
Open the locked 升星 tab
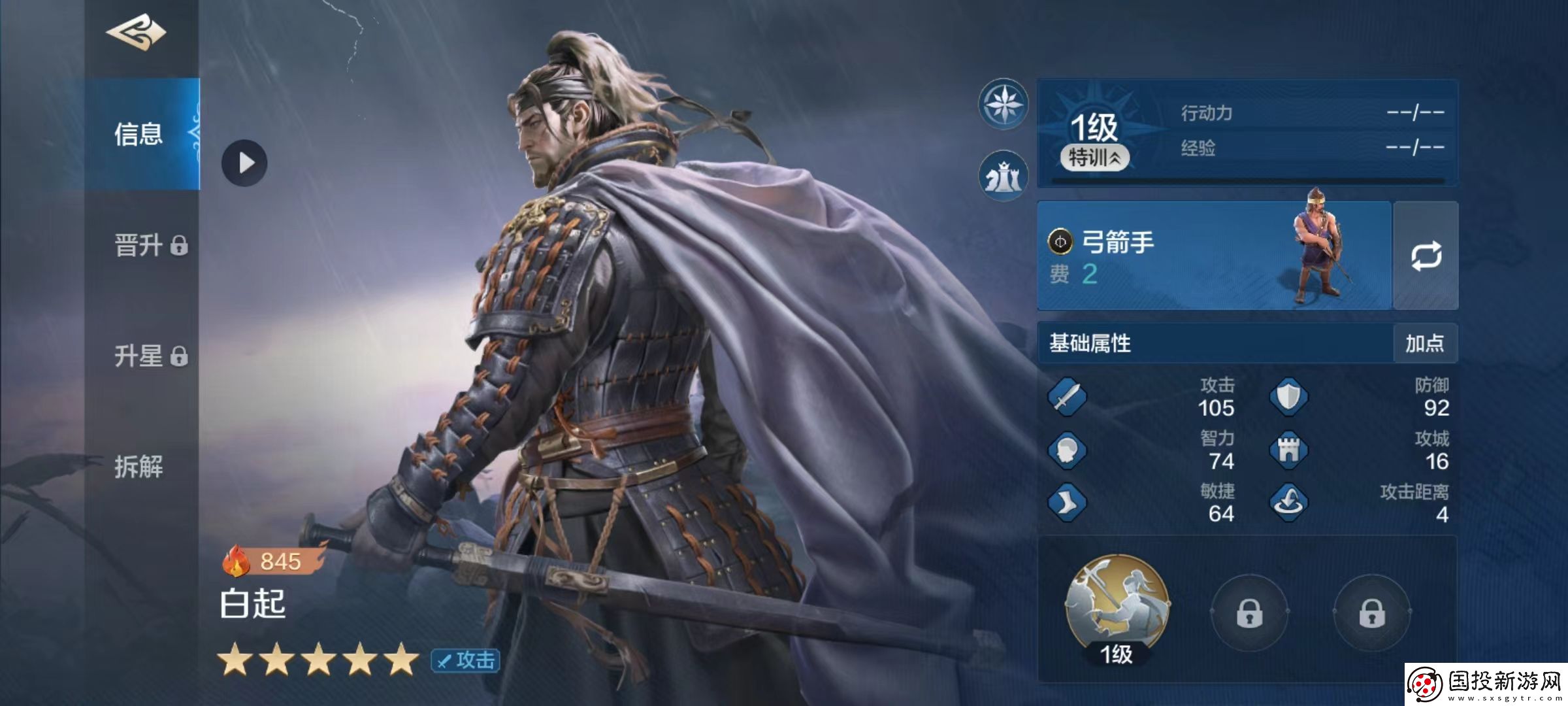pyautogui.click(x=150, y=356)
